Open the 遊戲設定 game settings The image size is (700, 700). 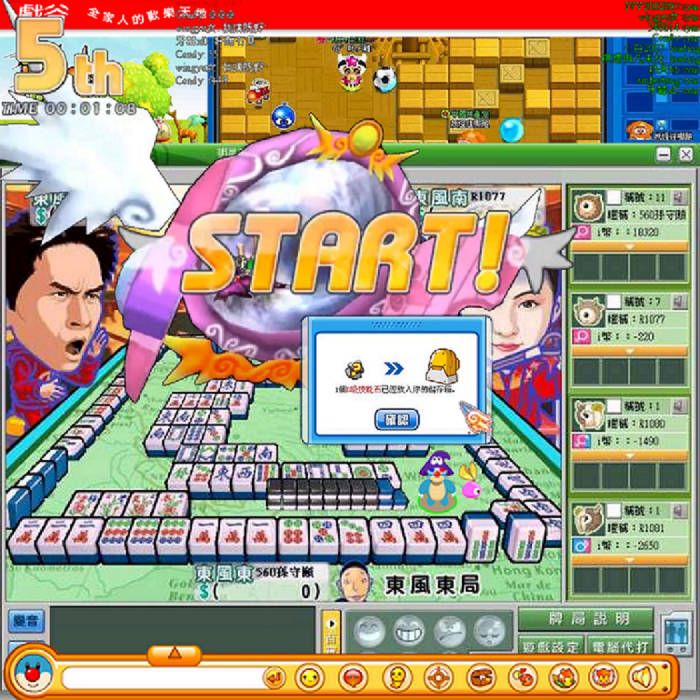click(x=550, y=645)
